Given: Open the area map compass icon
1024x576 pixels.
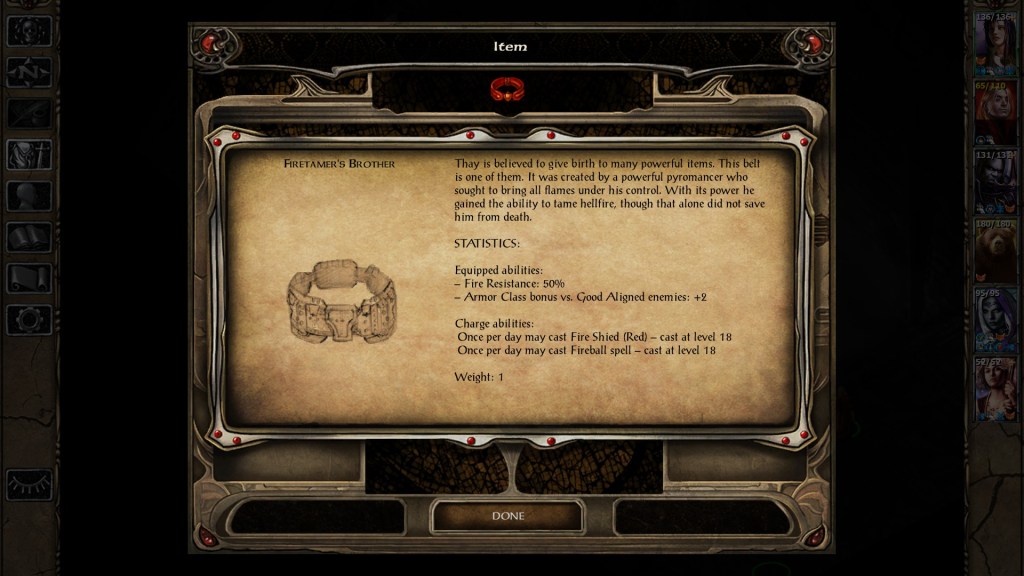Looking at the screenshot, I should click(x=28, y=72).
